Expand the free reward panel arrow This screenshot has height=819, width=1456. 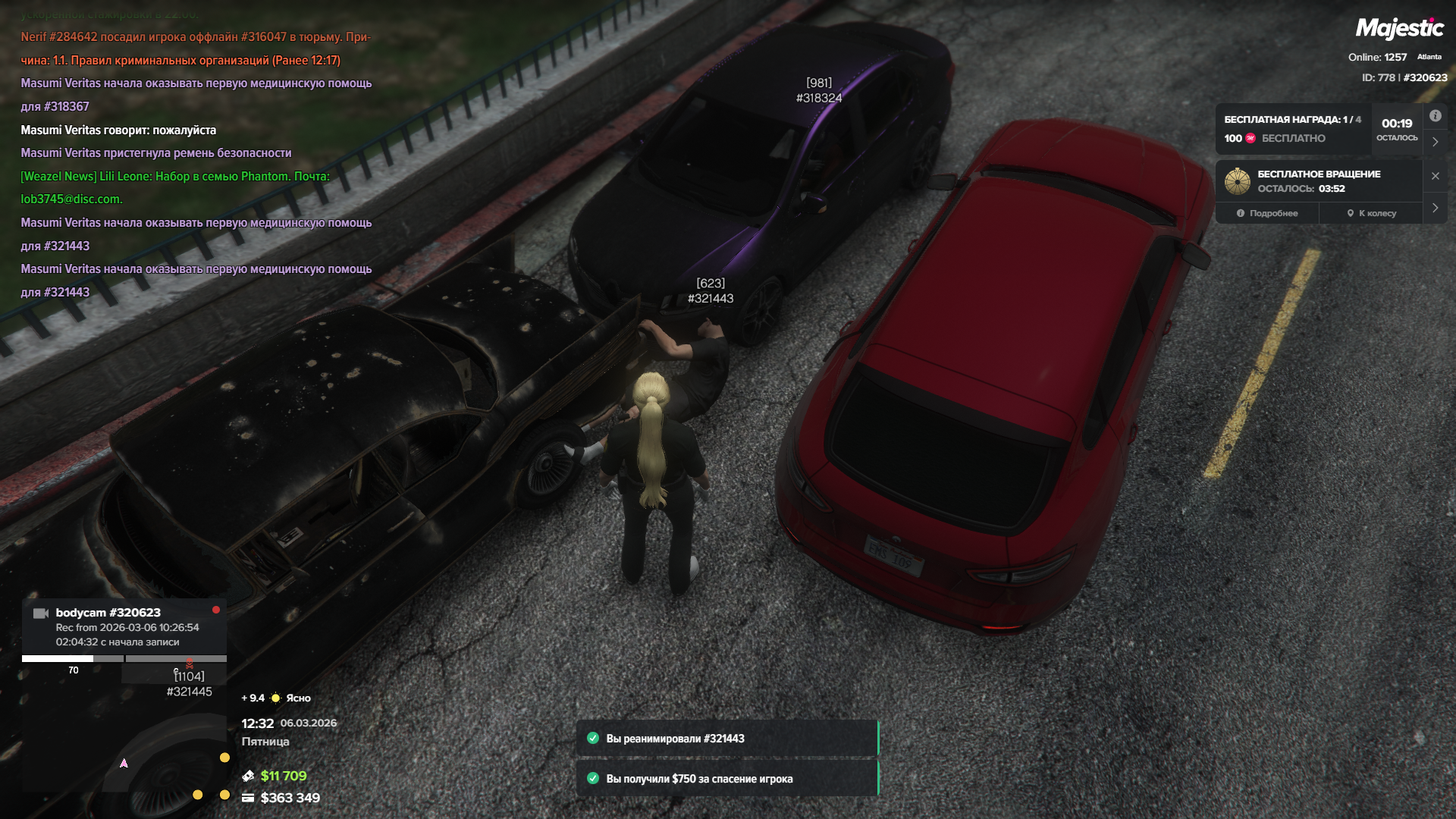pyautogui.click(x=1435, y=142)
